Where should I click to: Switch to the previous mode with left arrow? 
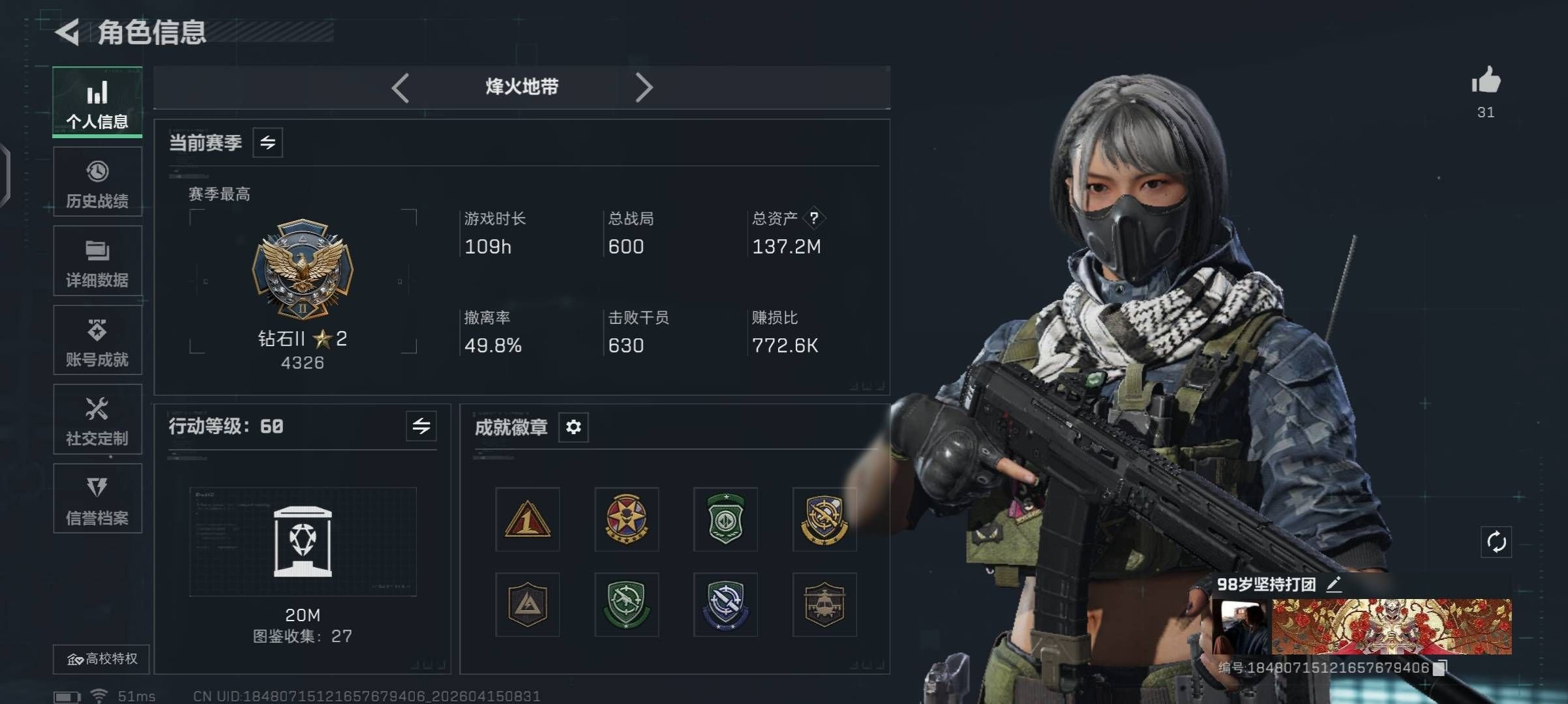[x=400, y=87]
